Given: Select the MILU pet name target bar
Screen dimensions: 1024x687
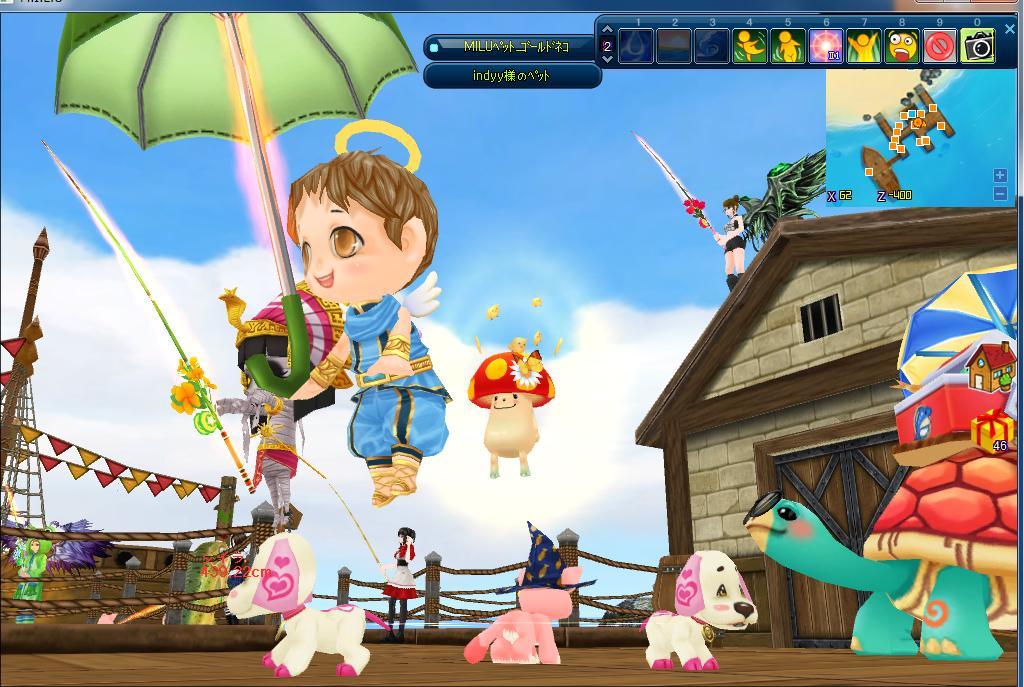Looking at the screenshot, I should pyautogui.click(x=514, y=47).
